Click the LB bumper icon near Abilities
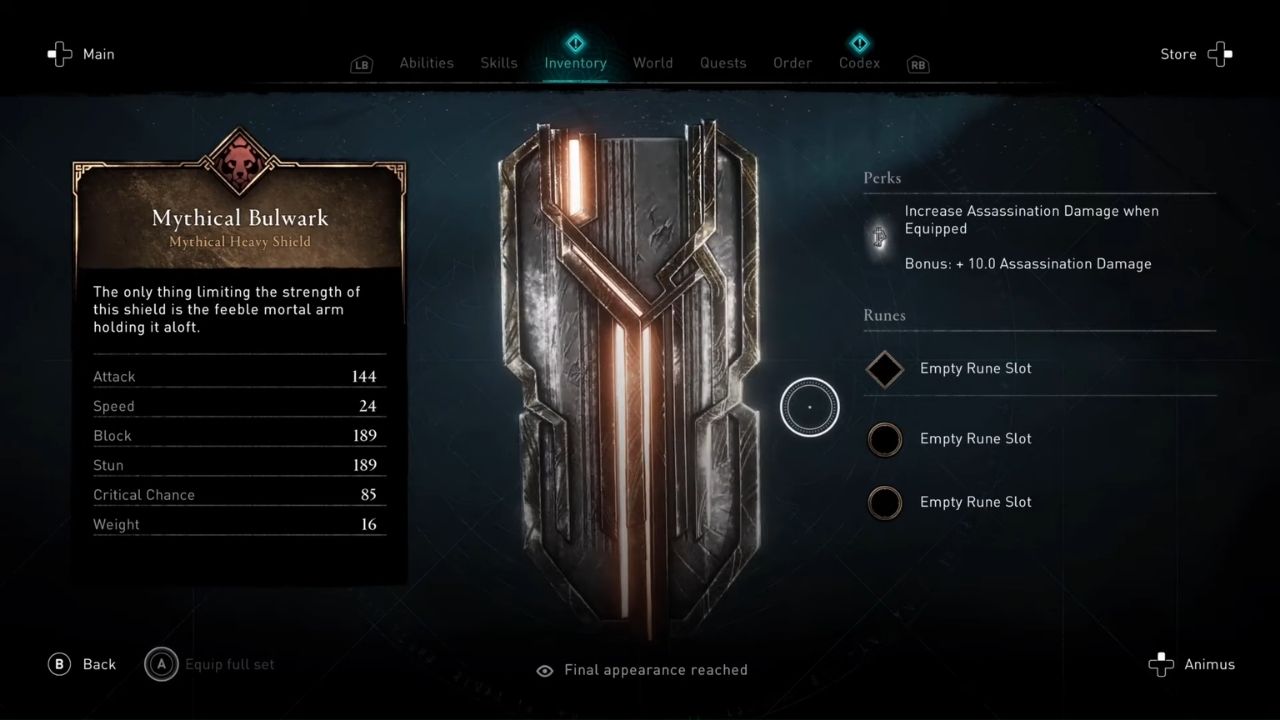This screenshot has width=1280, height=720. point(361,63)
